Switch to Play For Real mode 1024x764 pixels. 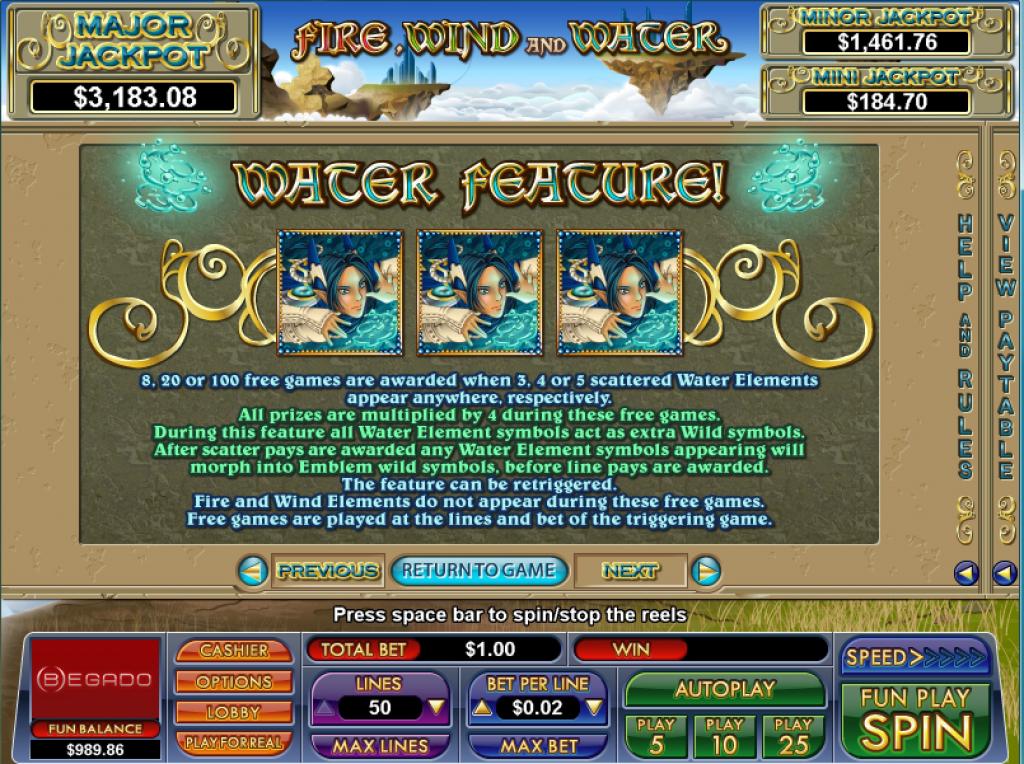234,743
